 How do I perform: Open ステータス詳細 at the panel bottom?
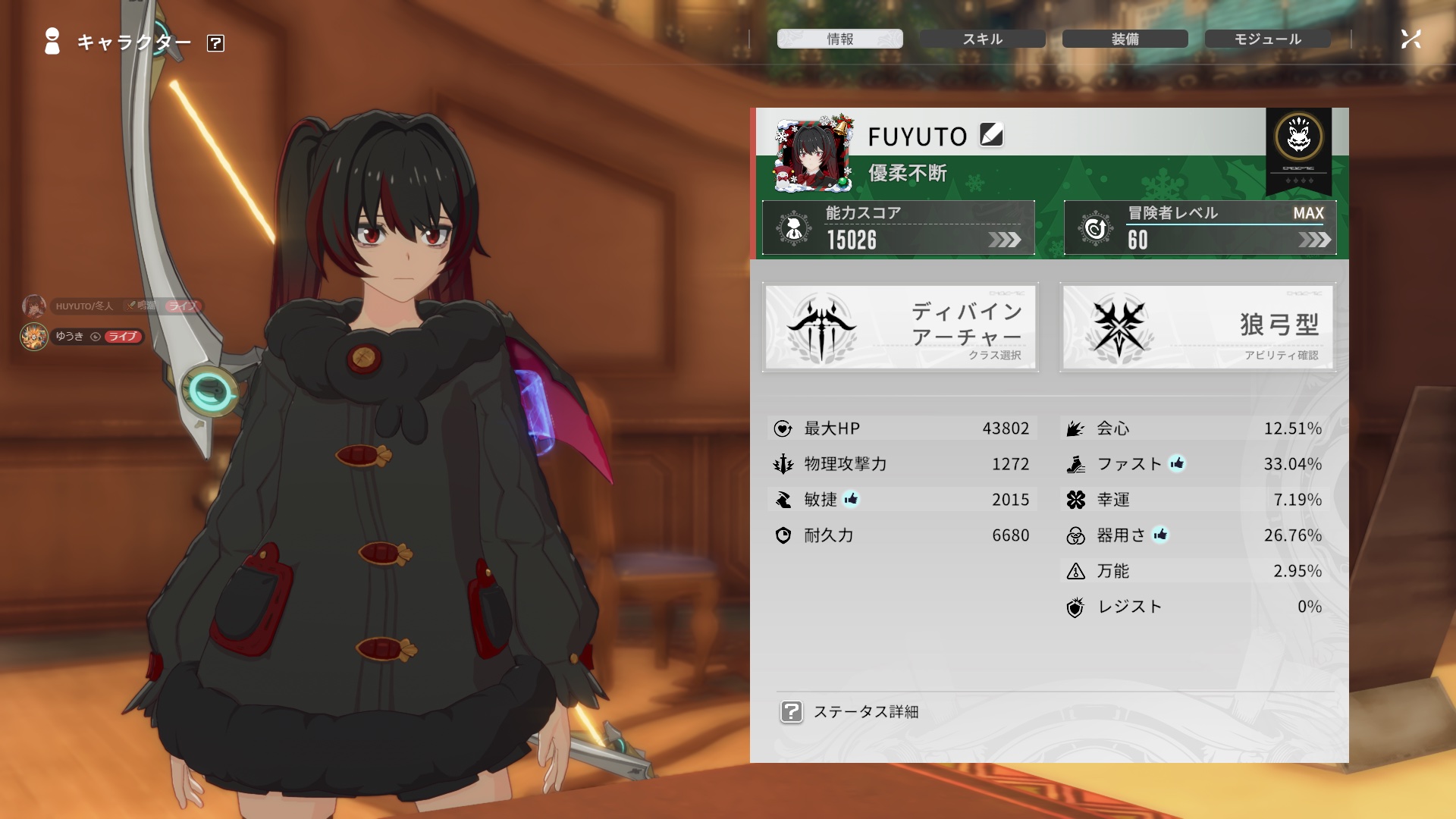850,711
